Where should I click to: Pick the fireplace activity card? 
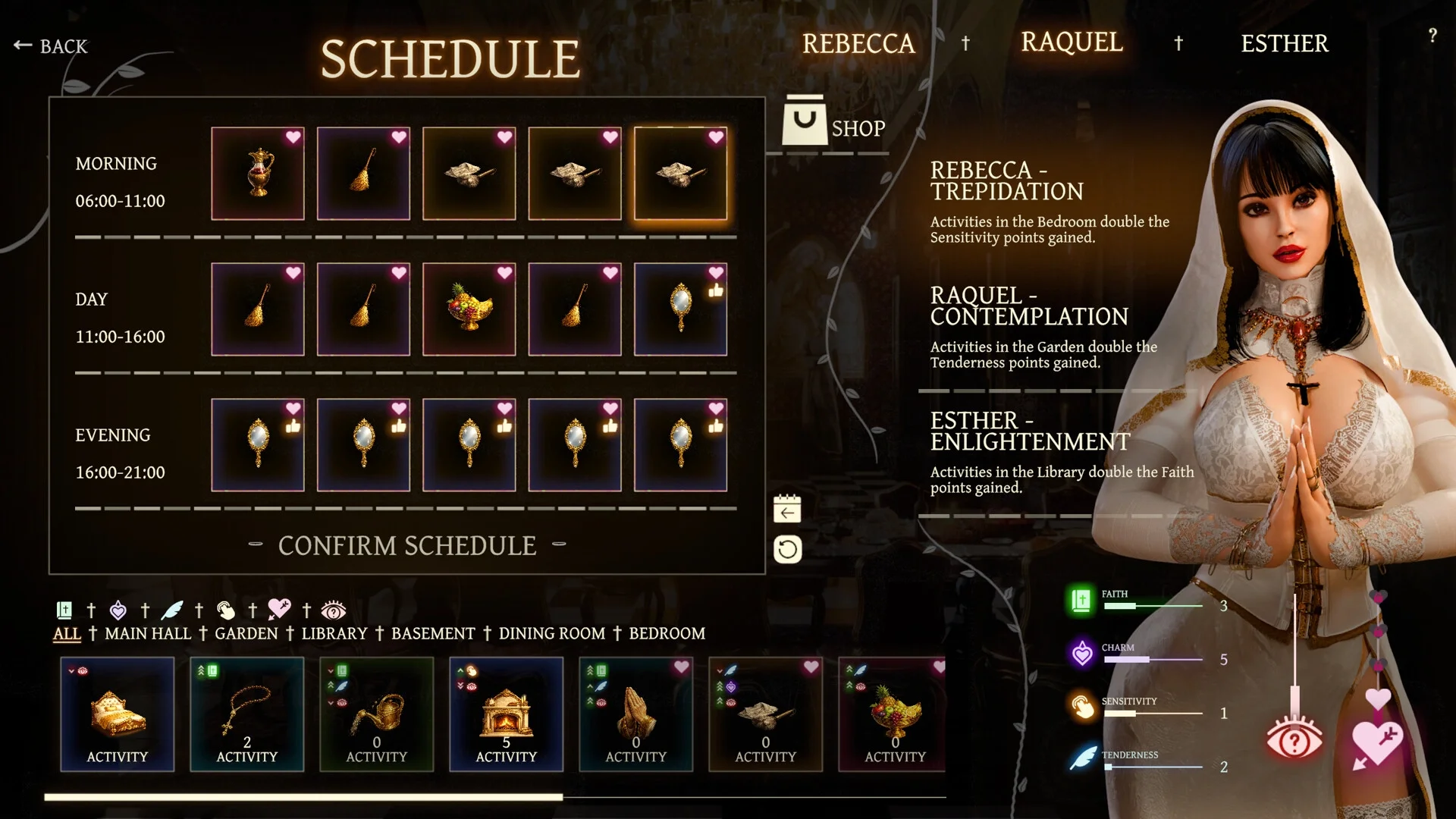506,714
